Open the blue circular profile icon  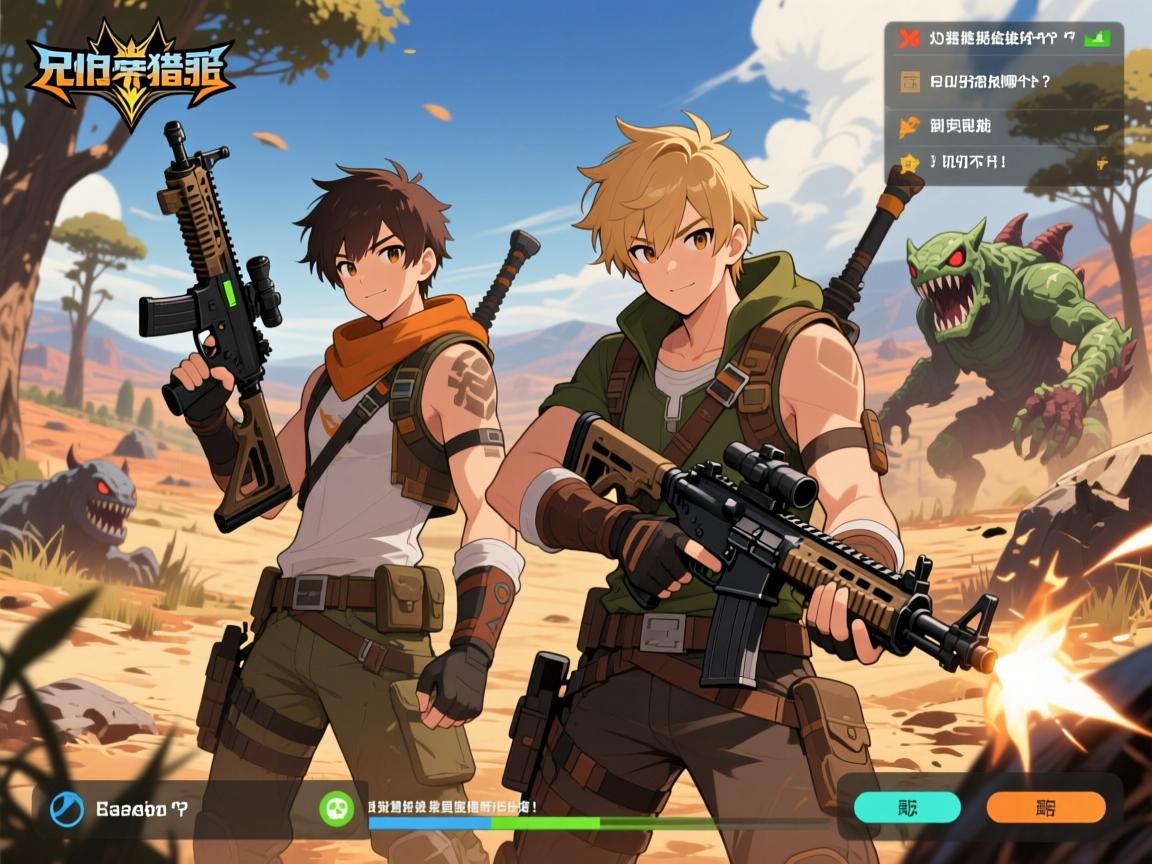(x=67, y=808)
